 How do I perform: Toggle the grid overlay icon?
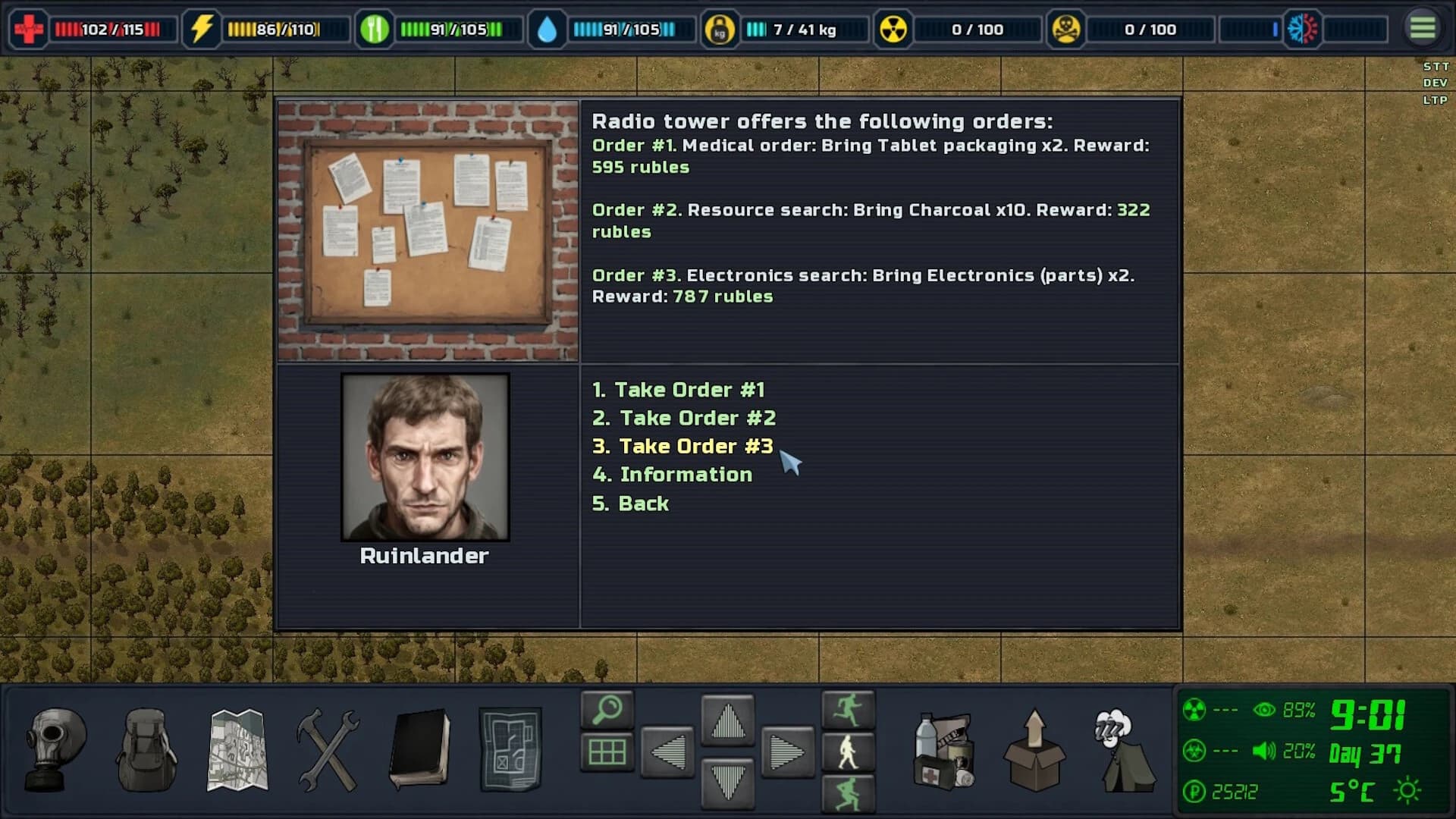[606, 752]
